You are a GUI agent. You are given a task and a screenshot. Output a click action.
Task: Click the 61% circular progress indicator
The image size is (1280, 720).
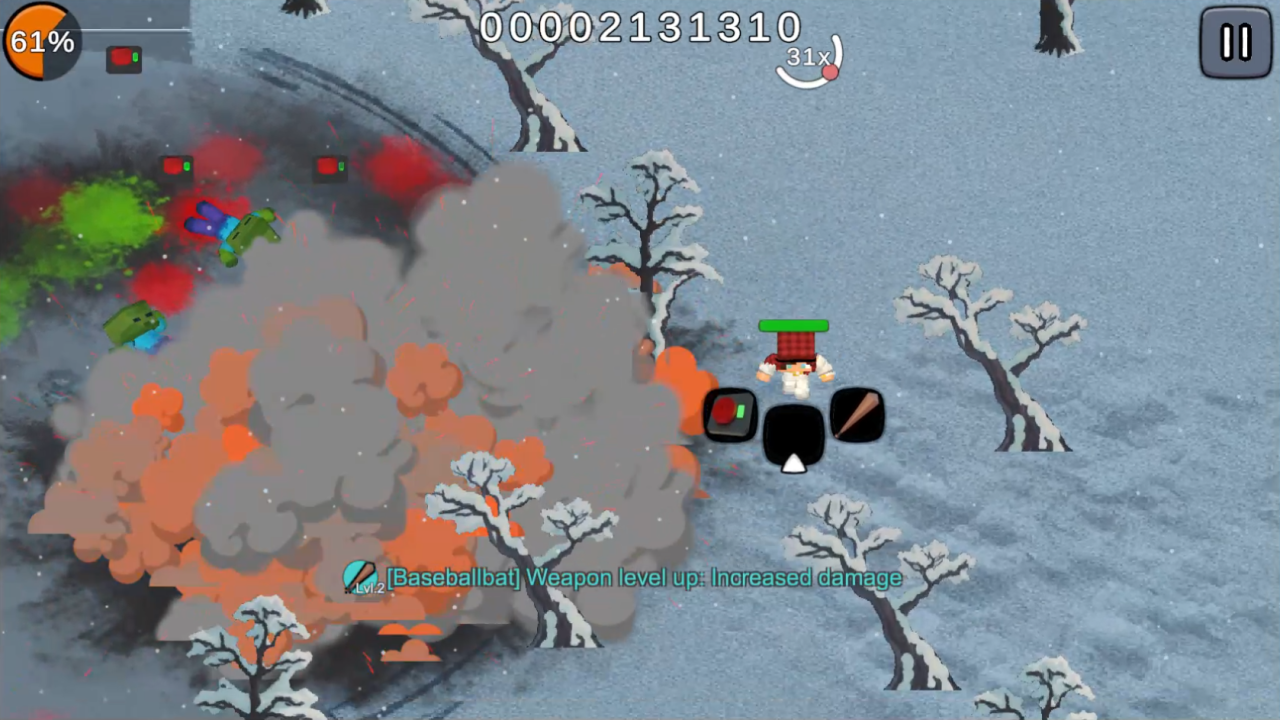pyautogui.click(x=40, y=41)
